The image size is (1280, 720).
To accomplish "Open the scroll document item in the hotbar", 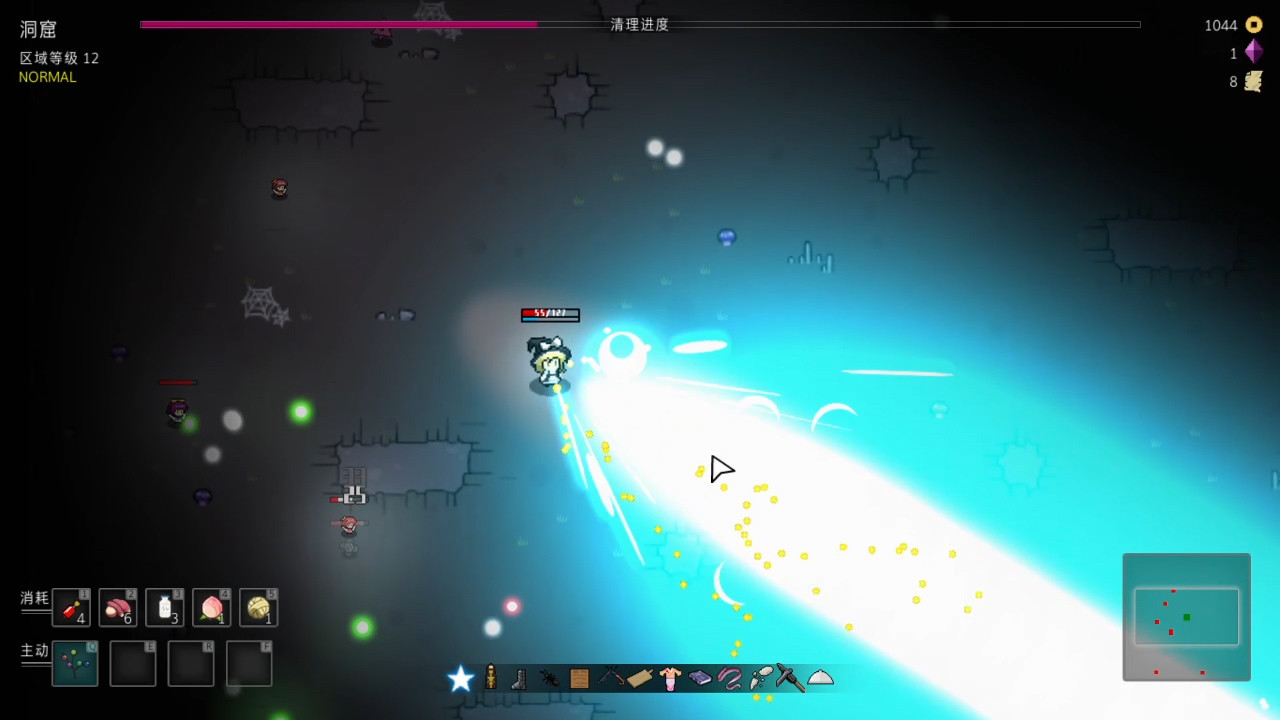I will [578, 678].
